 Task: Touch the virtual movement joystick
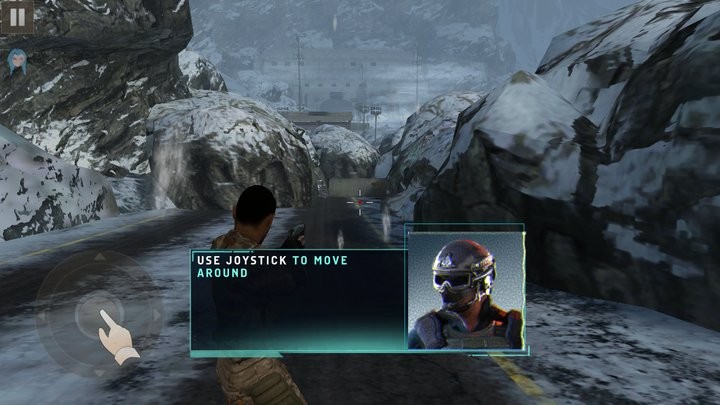[x=97, y=313]
